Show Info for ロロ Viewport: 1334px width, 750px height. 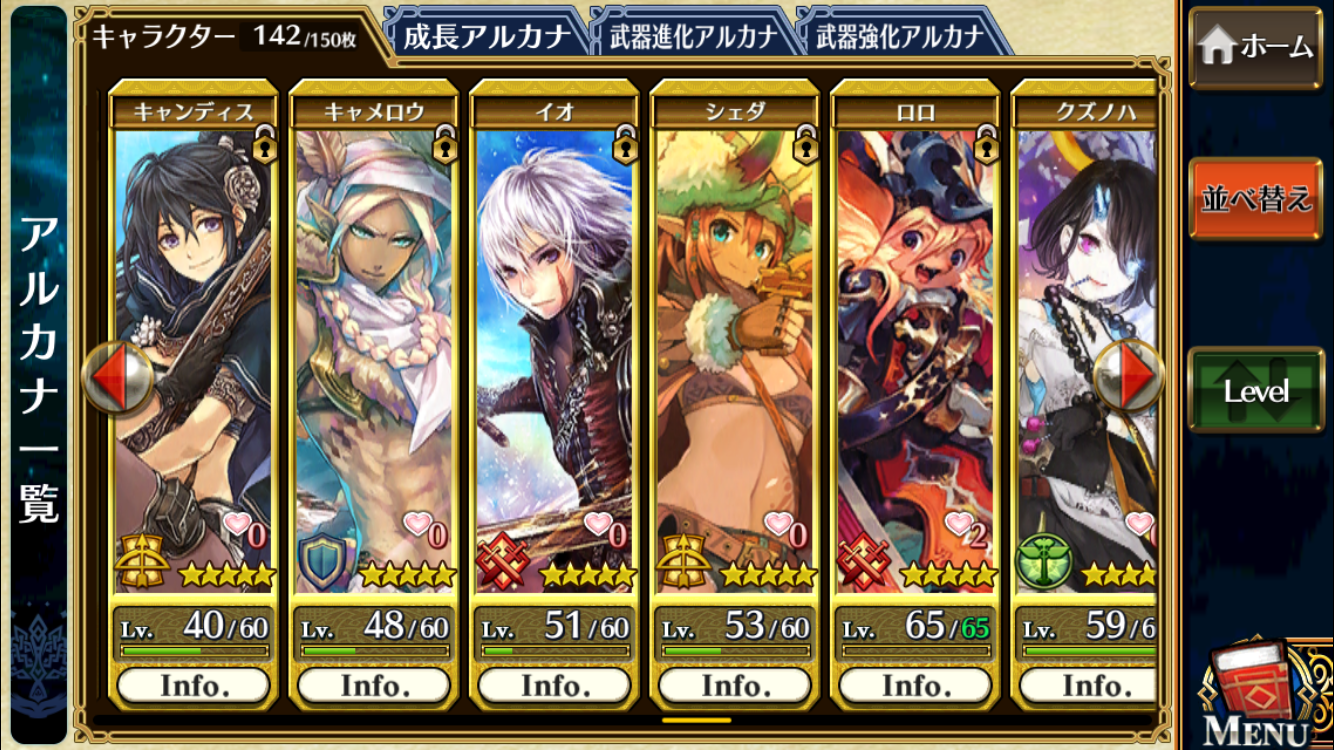915,686
